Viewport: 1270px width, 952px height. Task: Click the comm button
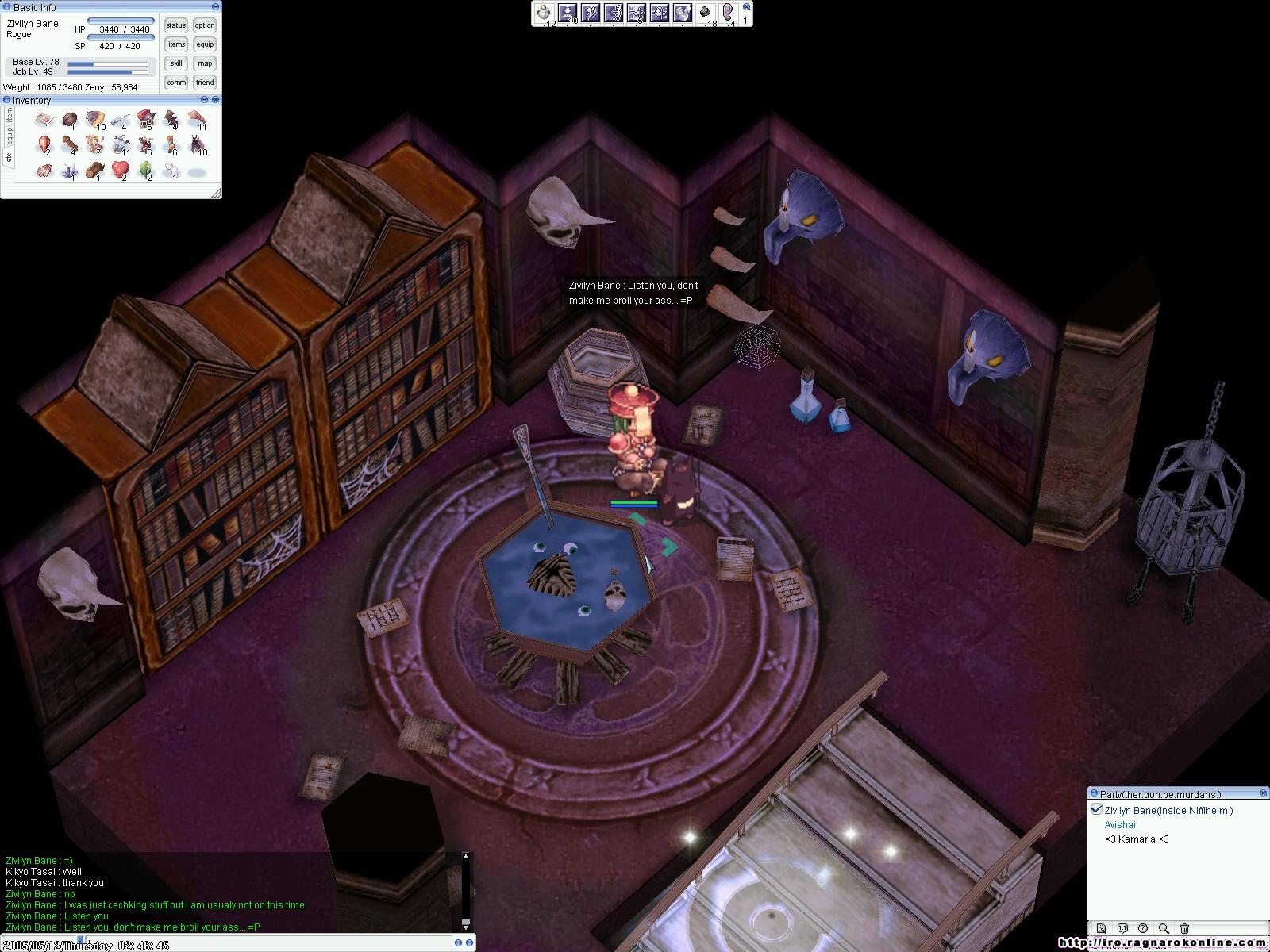(176, 83)
